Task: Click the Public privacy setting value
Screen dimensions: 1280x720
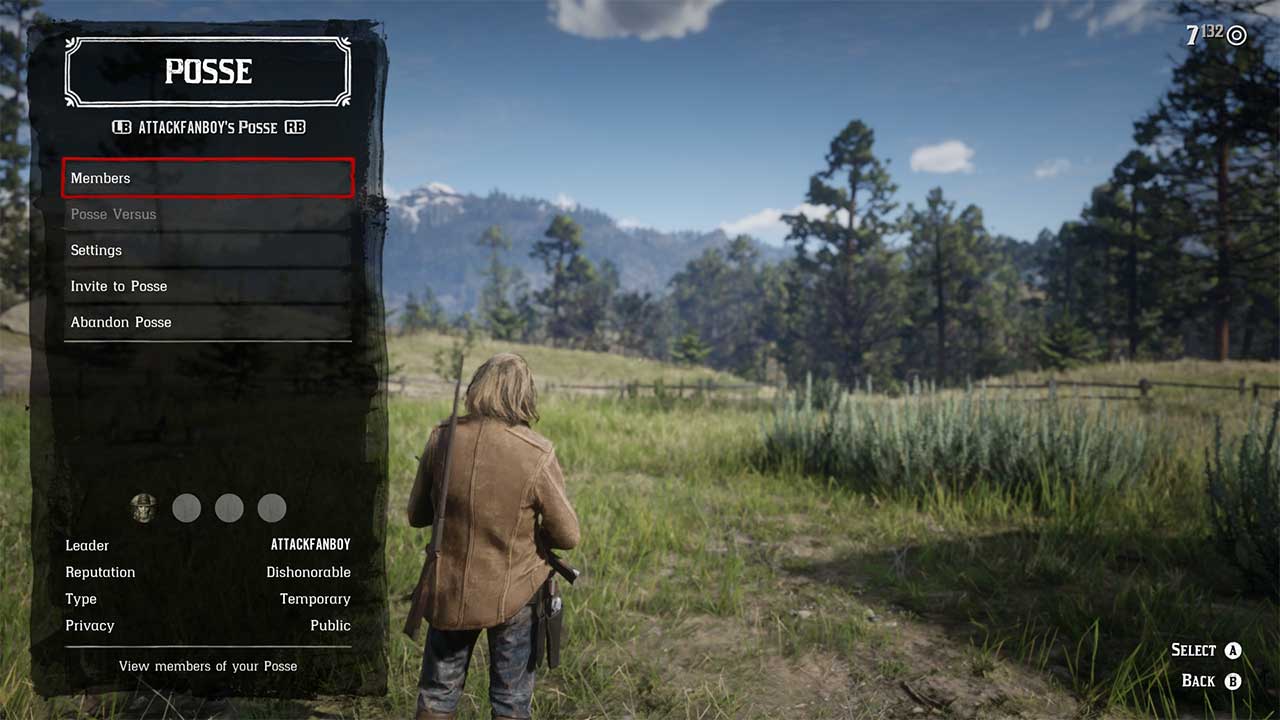Action: point(333,625)
